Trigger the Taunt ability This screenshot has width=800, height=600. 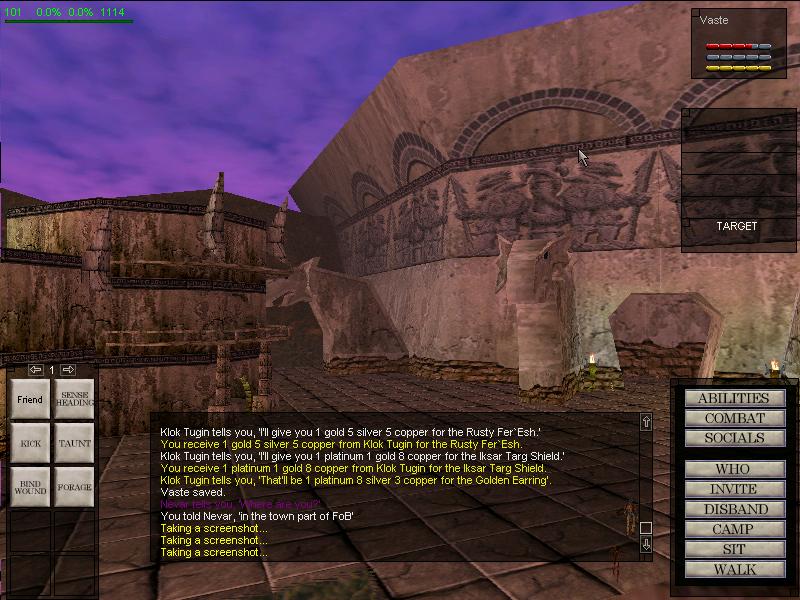tap(74, 443)
